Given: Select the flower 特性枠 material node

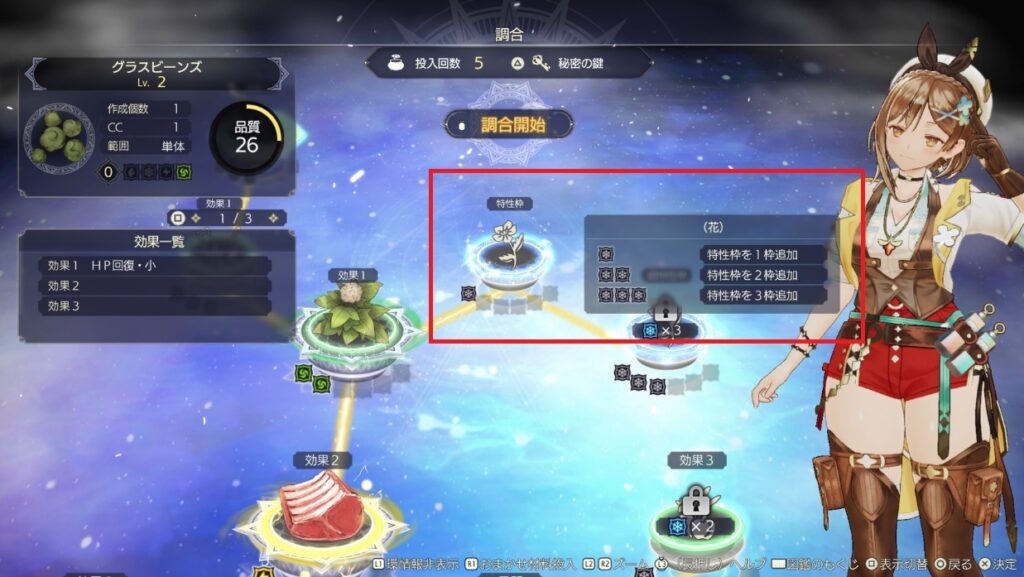Looking at the screenshot, I should tap(510, 249).
